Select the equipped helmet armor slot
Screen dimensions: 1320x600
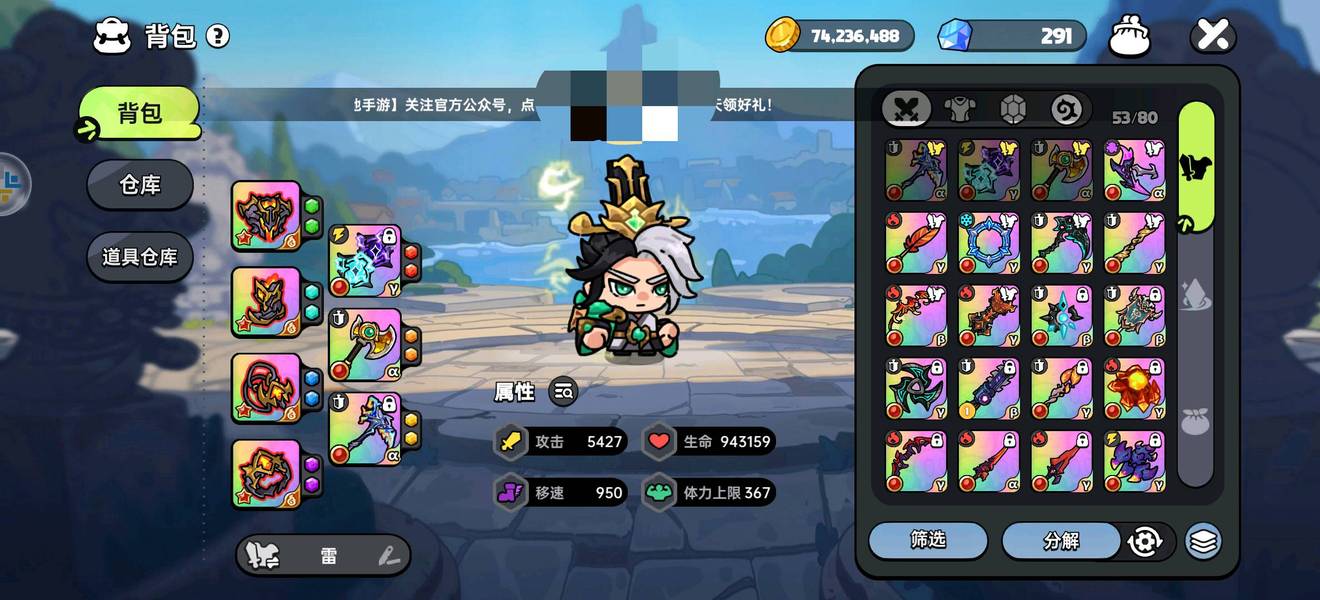pyautogui.click(x=267, y=215)
